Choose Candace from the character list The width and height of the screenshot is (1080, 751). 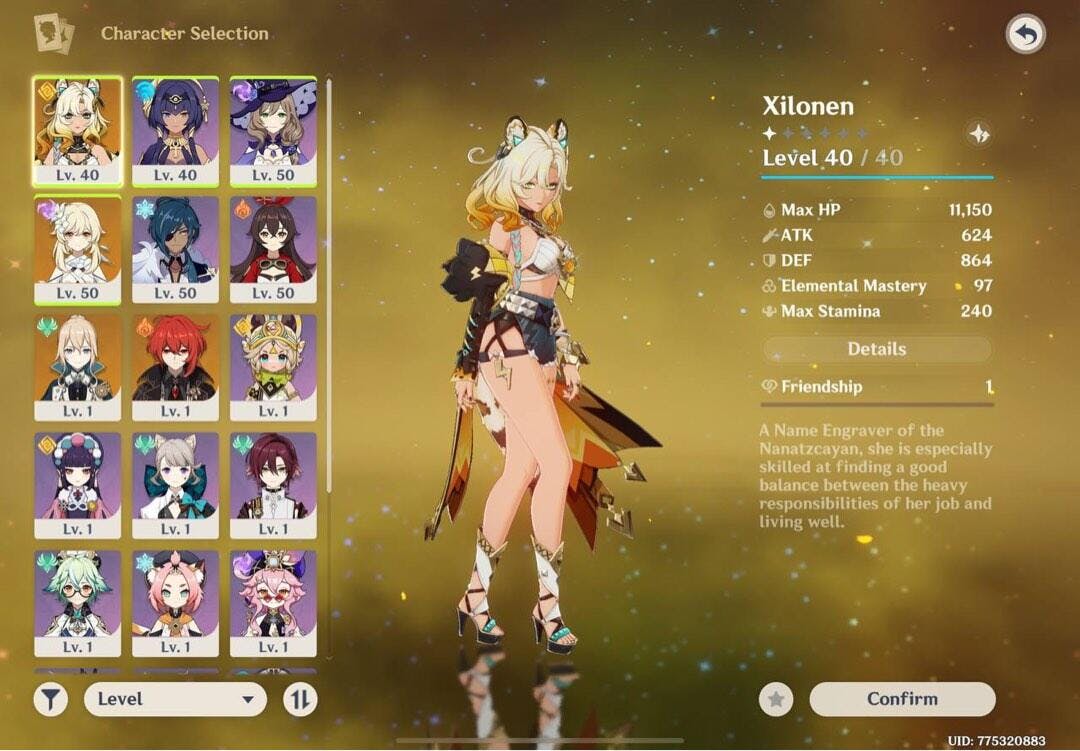[175, 131]
